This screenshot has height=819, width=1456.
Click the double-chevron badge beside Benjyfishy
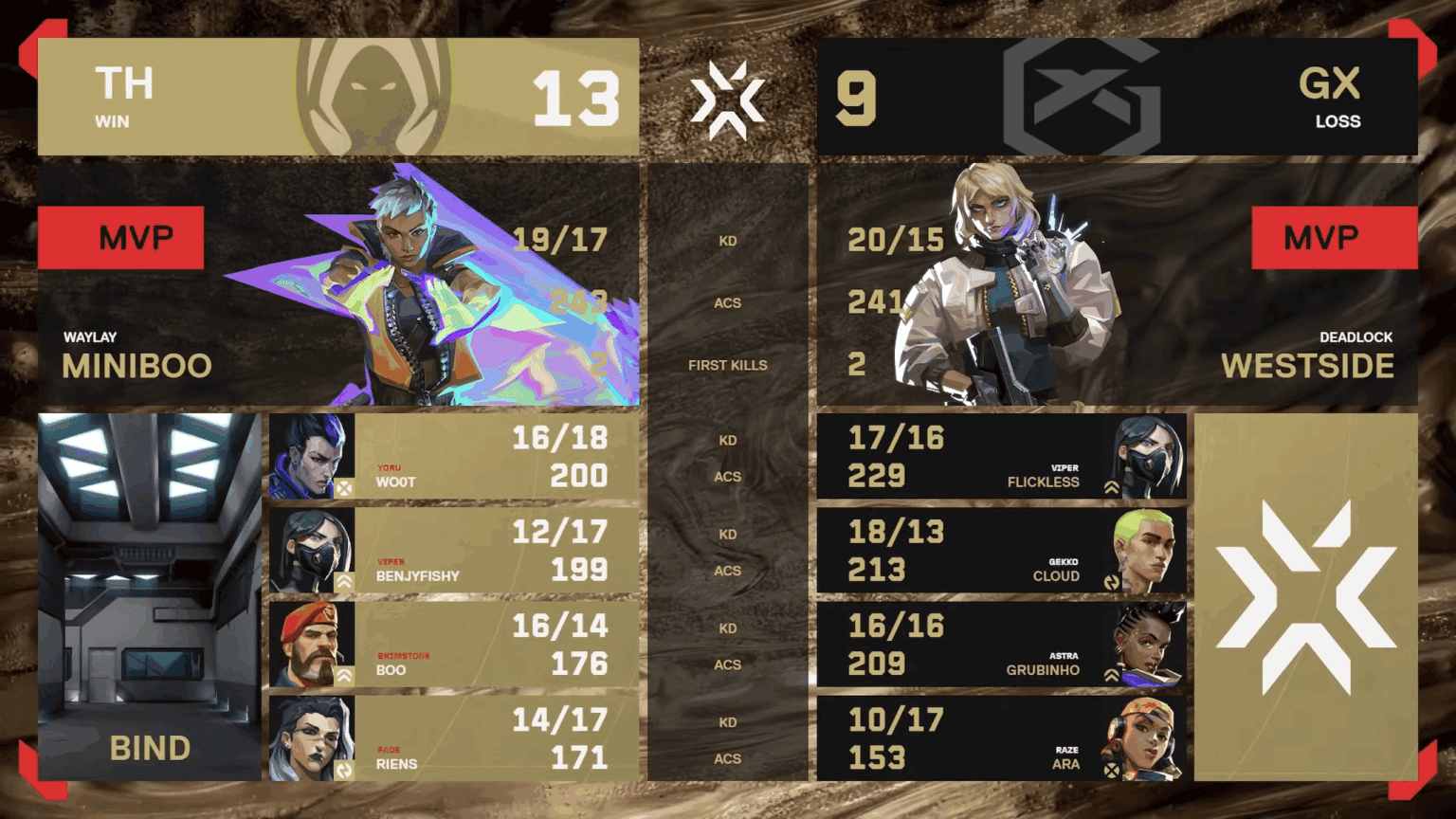[x=343, y=580]
